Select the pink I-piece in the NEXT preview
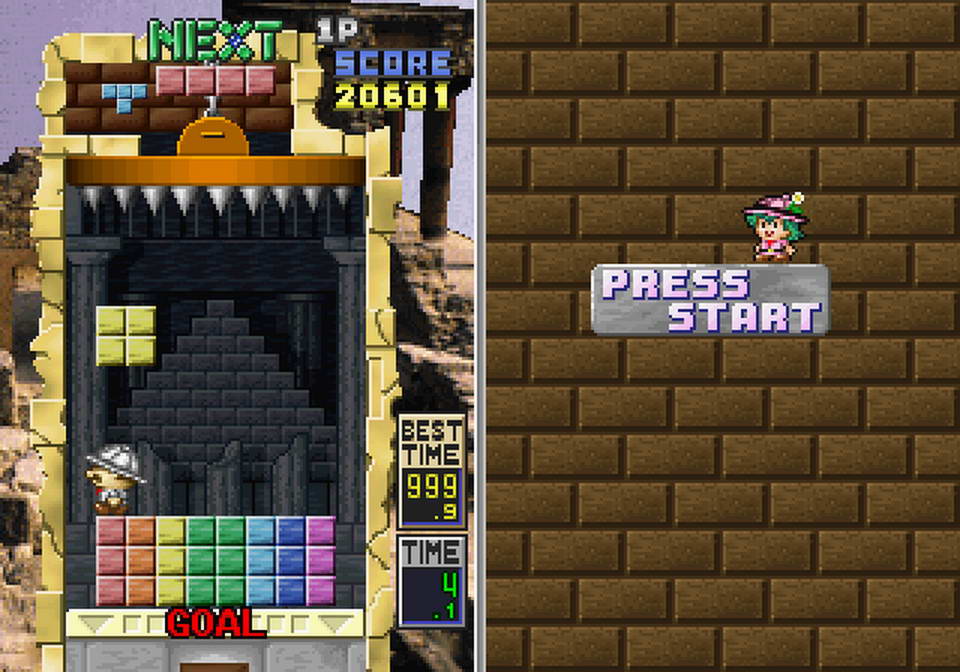Screen dimensions: 960x672 pos(215,80)
